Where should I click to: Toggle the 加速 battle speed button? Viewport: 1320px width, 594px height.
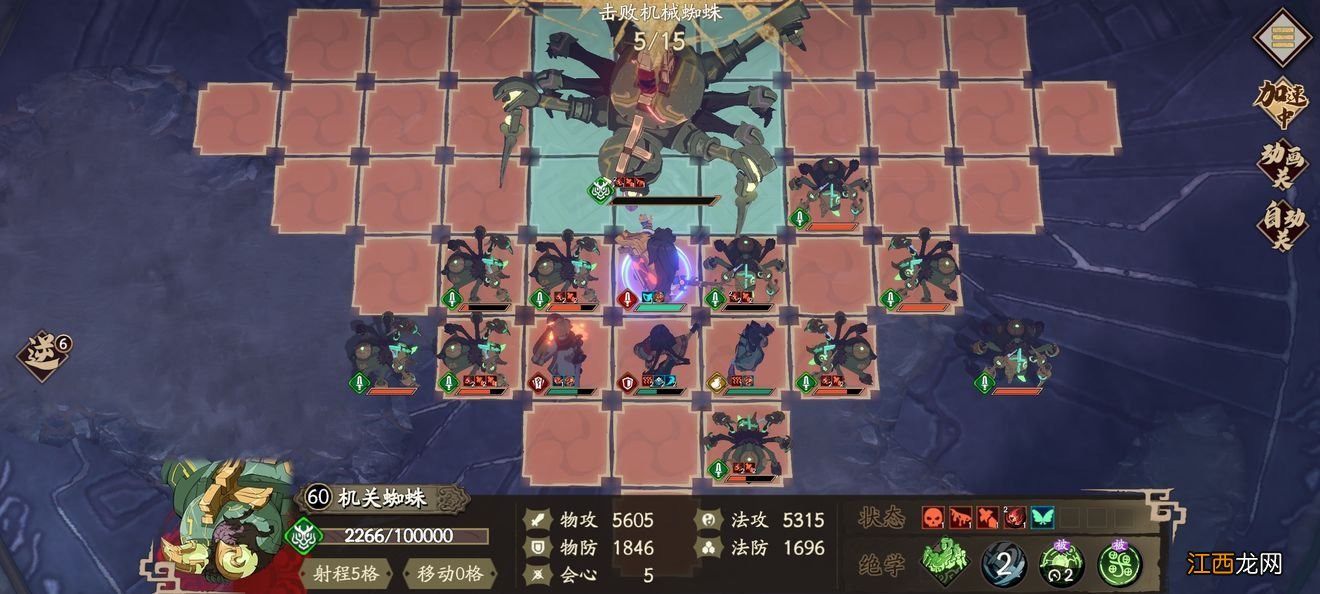(x=1280, y=102)
